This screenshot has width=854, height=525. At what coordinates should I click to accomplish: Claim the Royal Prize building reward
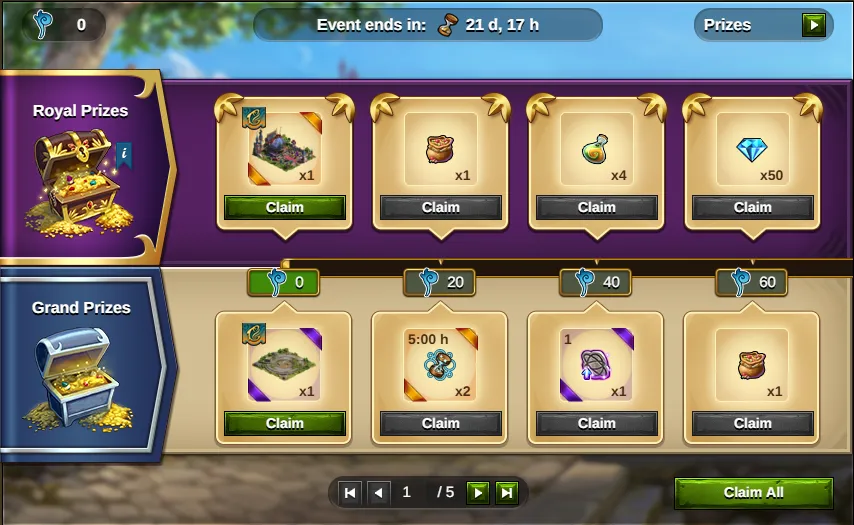284,207
